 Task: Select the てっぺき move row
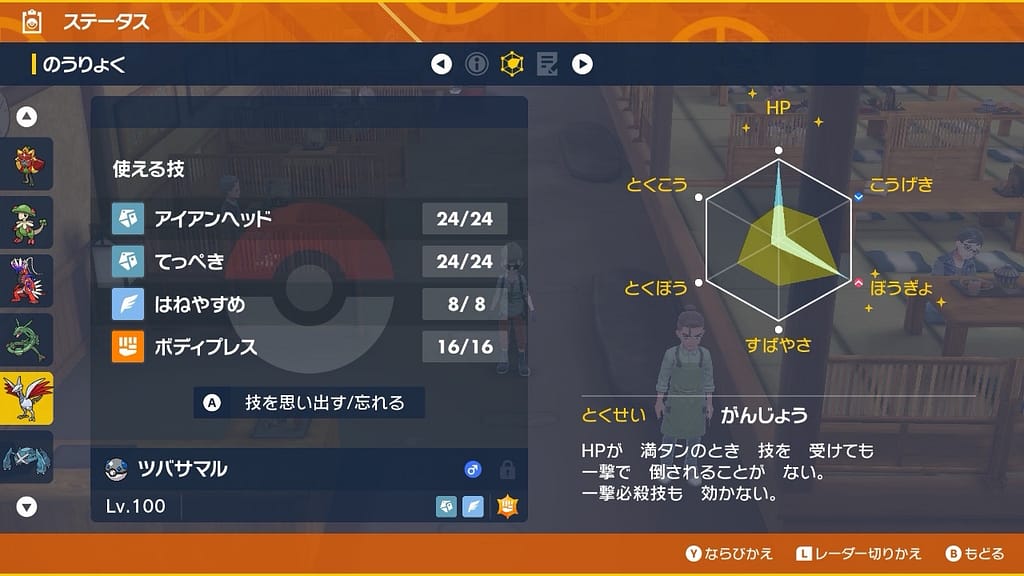[x=309, y=261]
